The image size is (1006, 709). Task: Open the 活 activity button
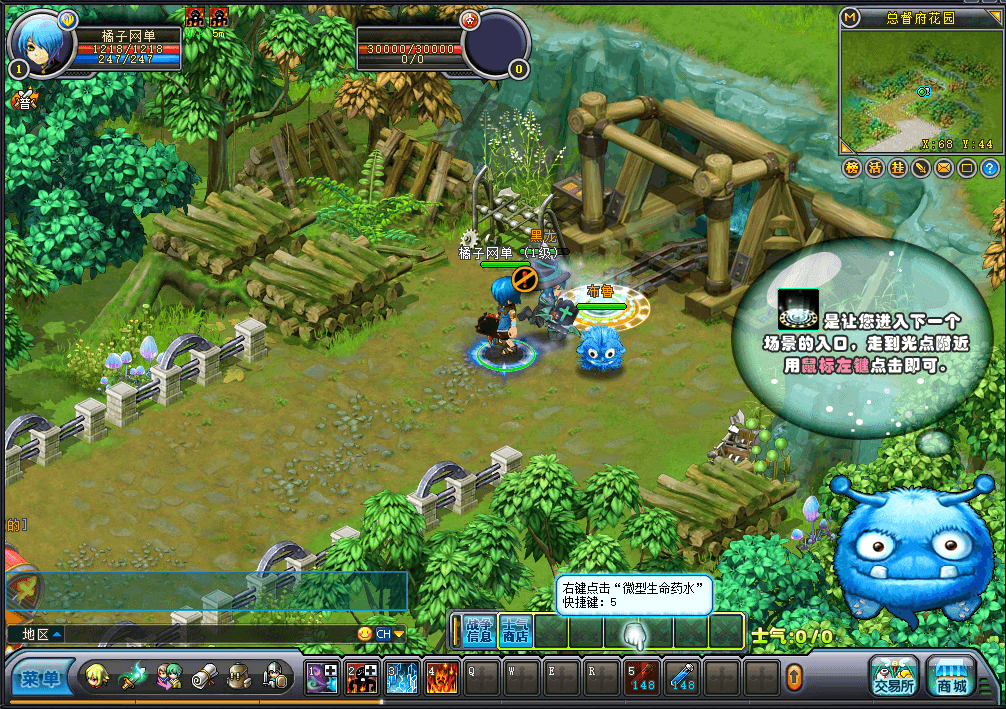coord(875,168)
